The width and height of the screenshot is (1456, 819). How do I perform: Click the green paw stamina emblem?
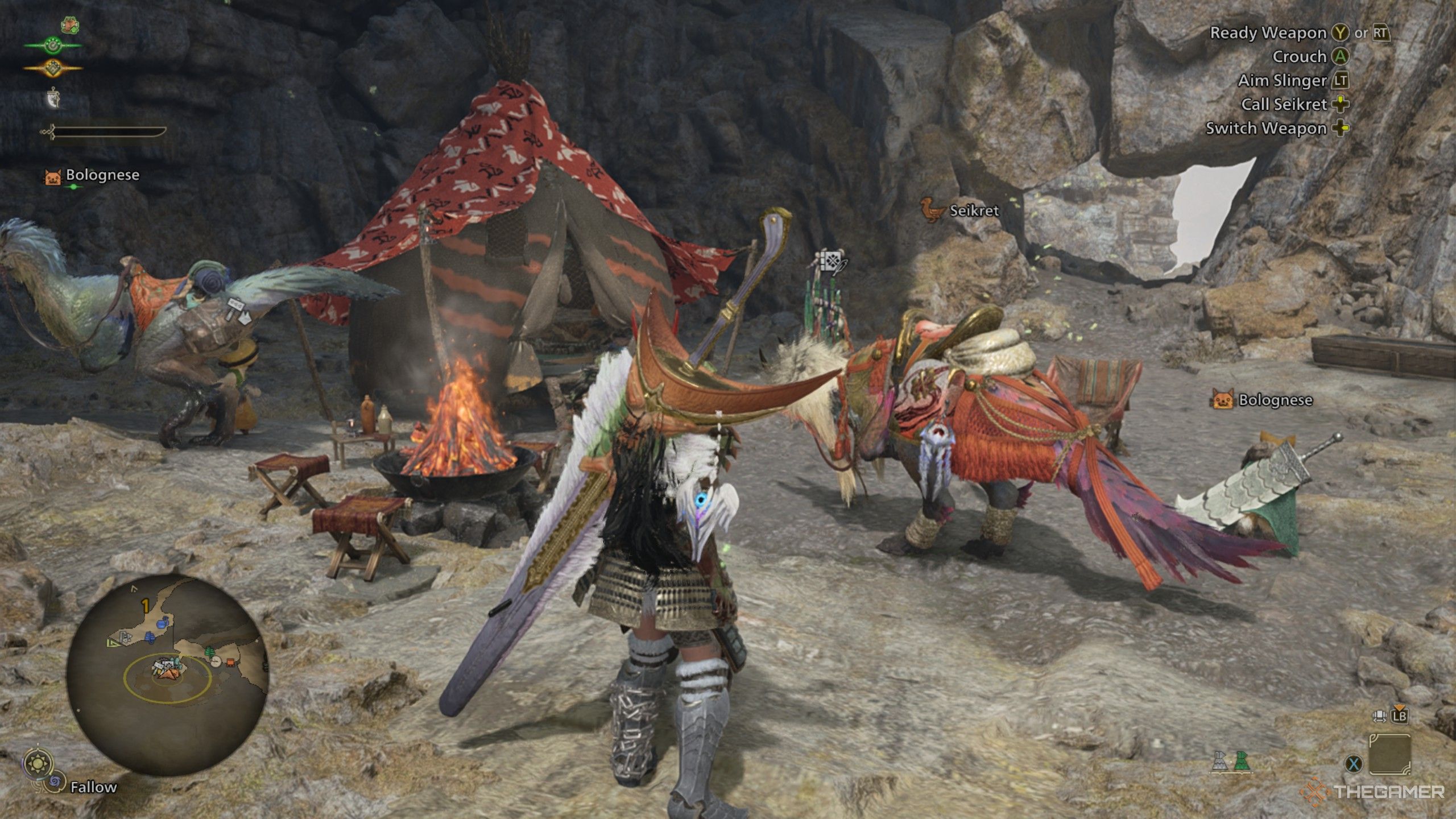[x=54, y=44]
